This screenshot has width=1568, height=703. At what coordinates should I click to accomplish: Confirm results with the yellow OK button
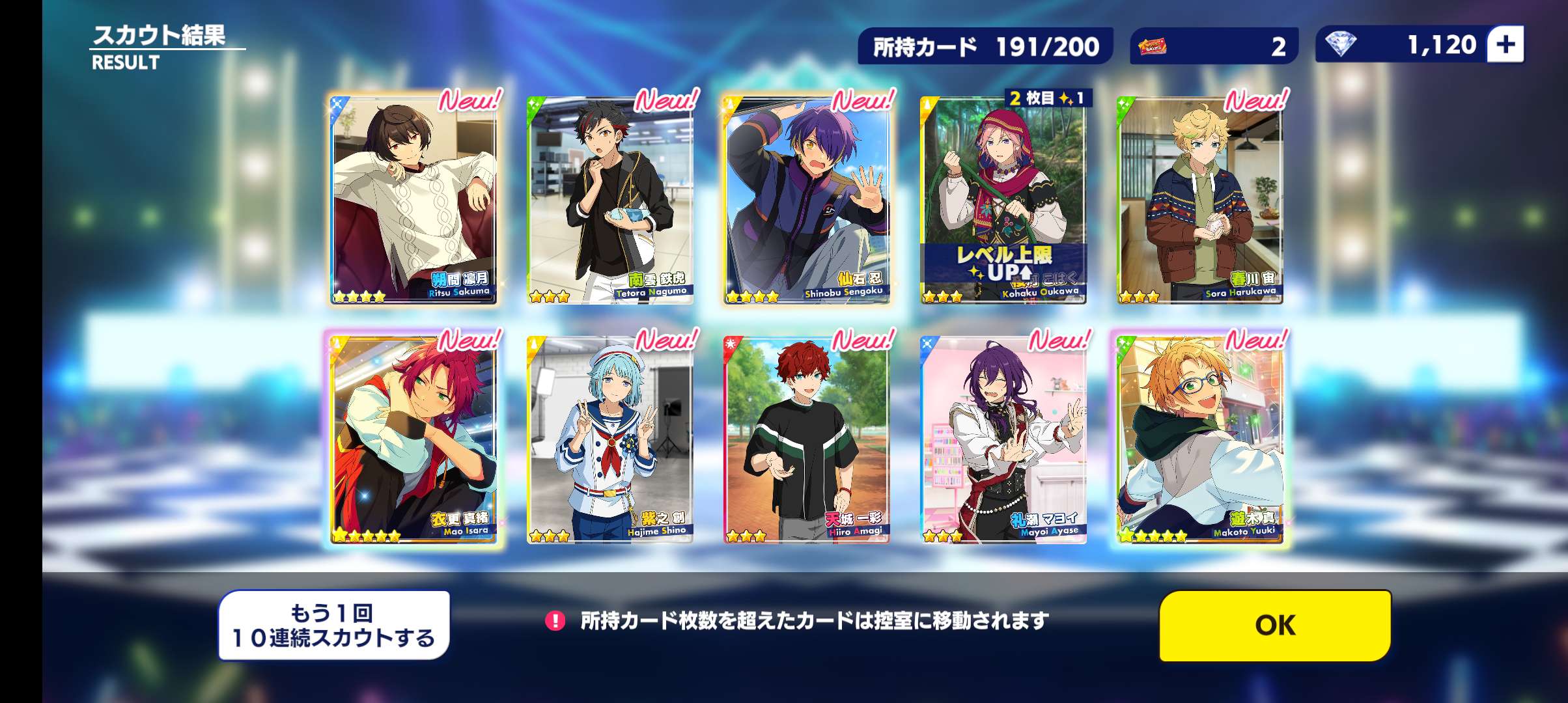click(1274, 625)
